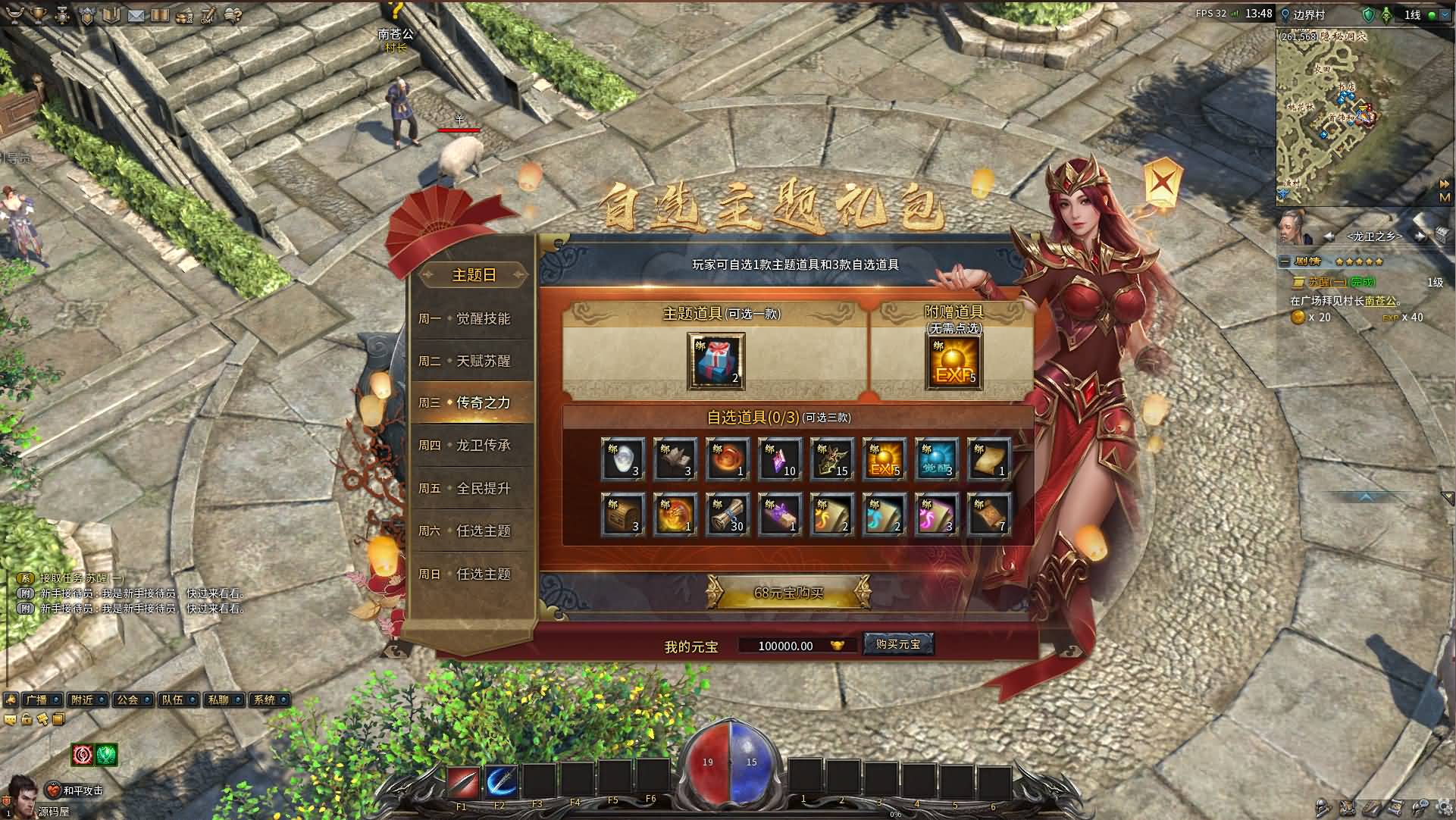Toggle the 和平攻击 attack mode button
This screenshot has height=820, width=1456.
[76, 790]
